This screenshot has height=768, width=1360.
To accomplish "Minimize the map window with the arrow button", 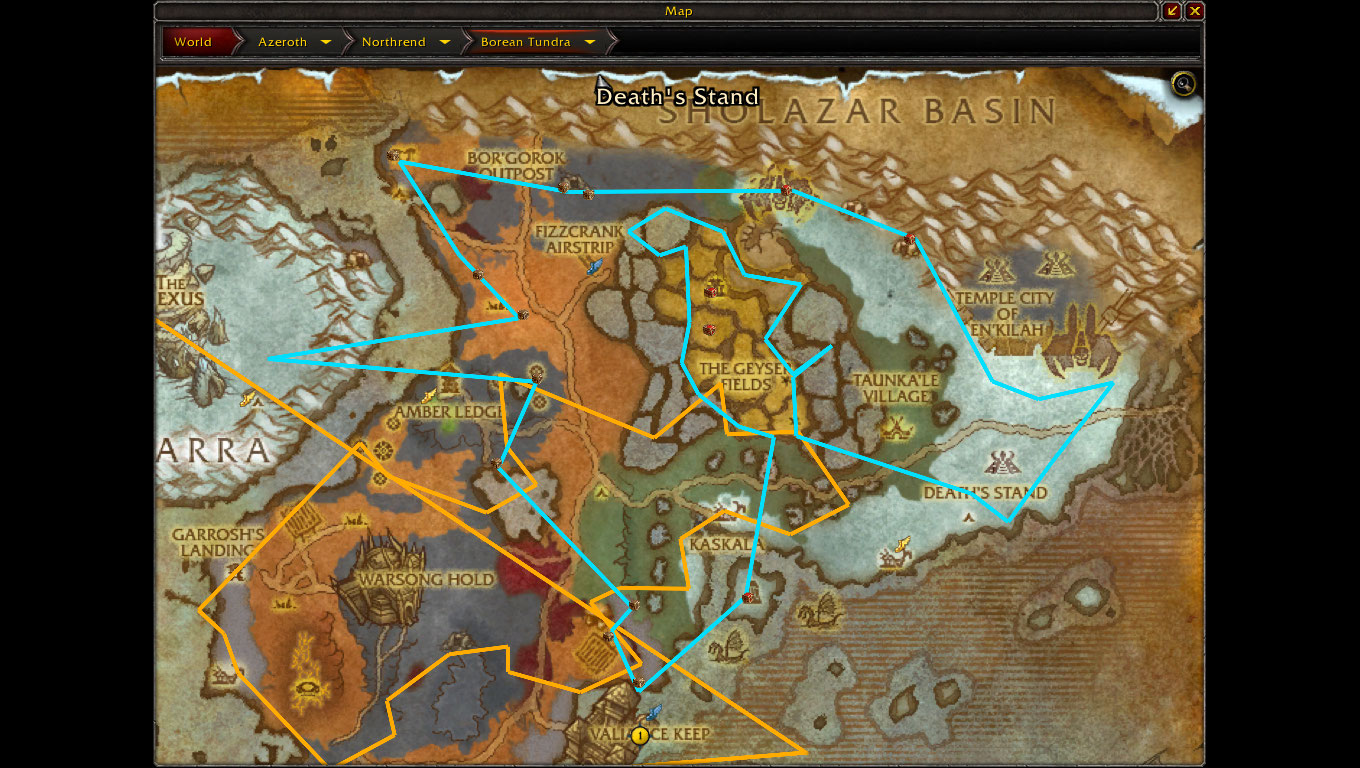I will coord(1172,11).
